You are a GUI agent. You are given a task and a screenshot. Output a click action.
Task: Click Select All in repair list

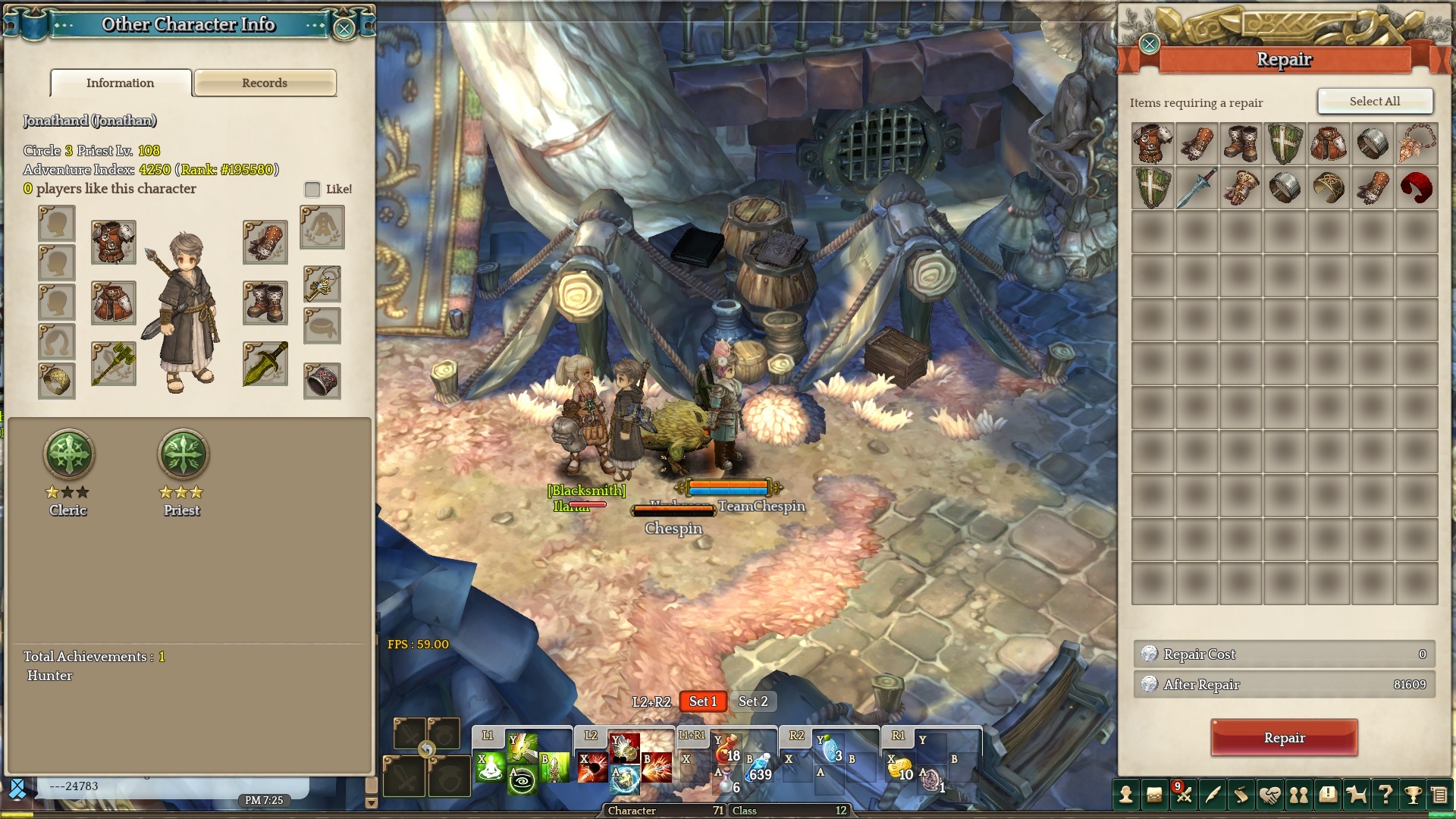(1375, 102)
